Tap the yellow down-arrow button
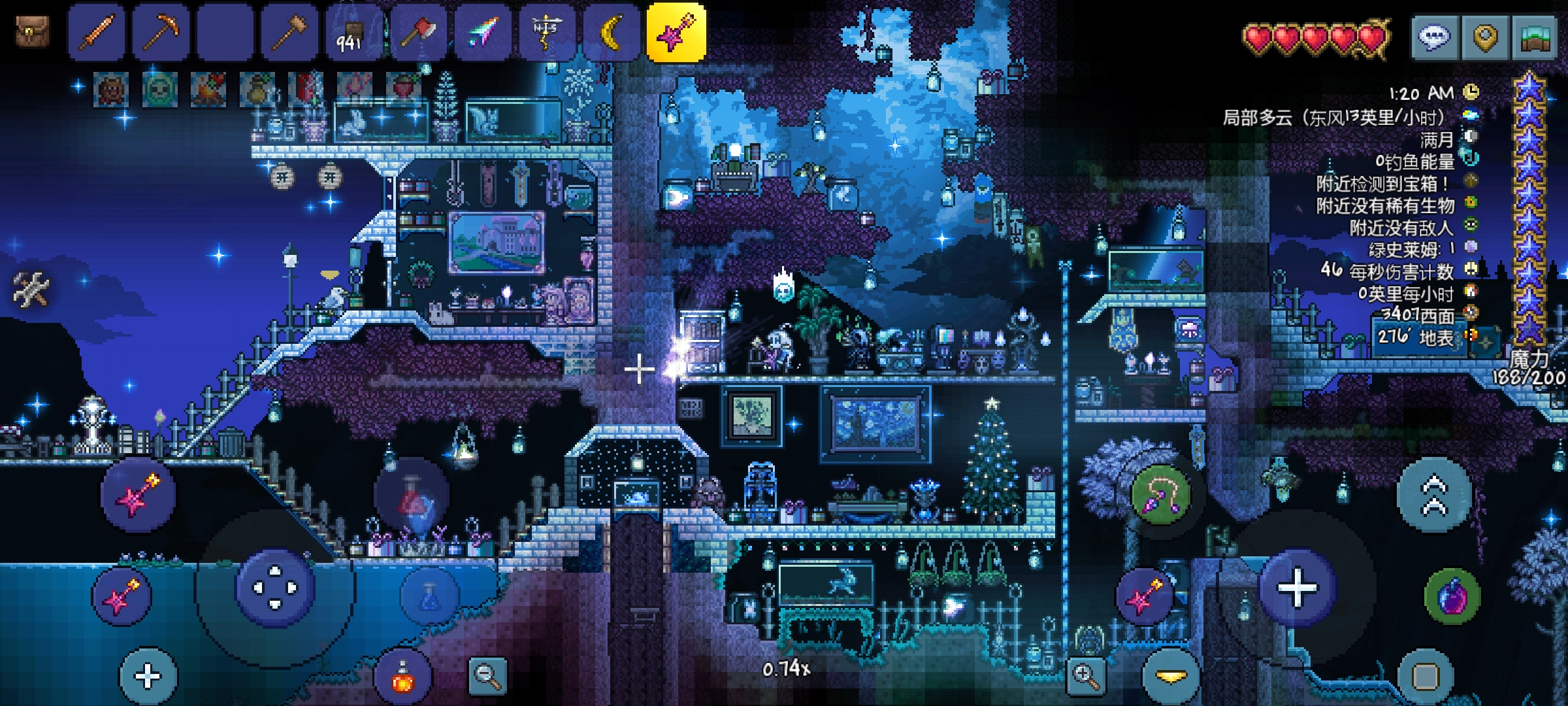Image resolution: width=1568 pixels, height=706 pixels. (x=1170, y=677)
